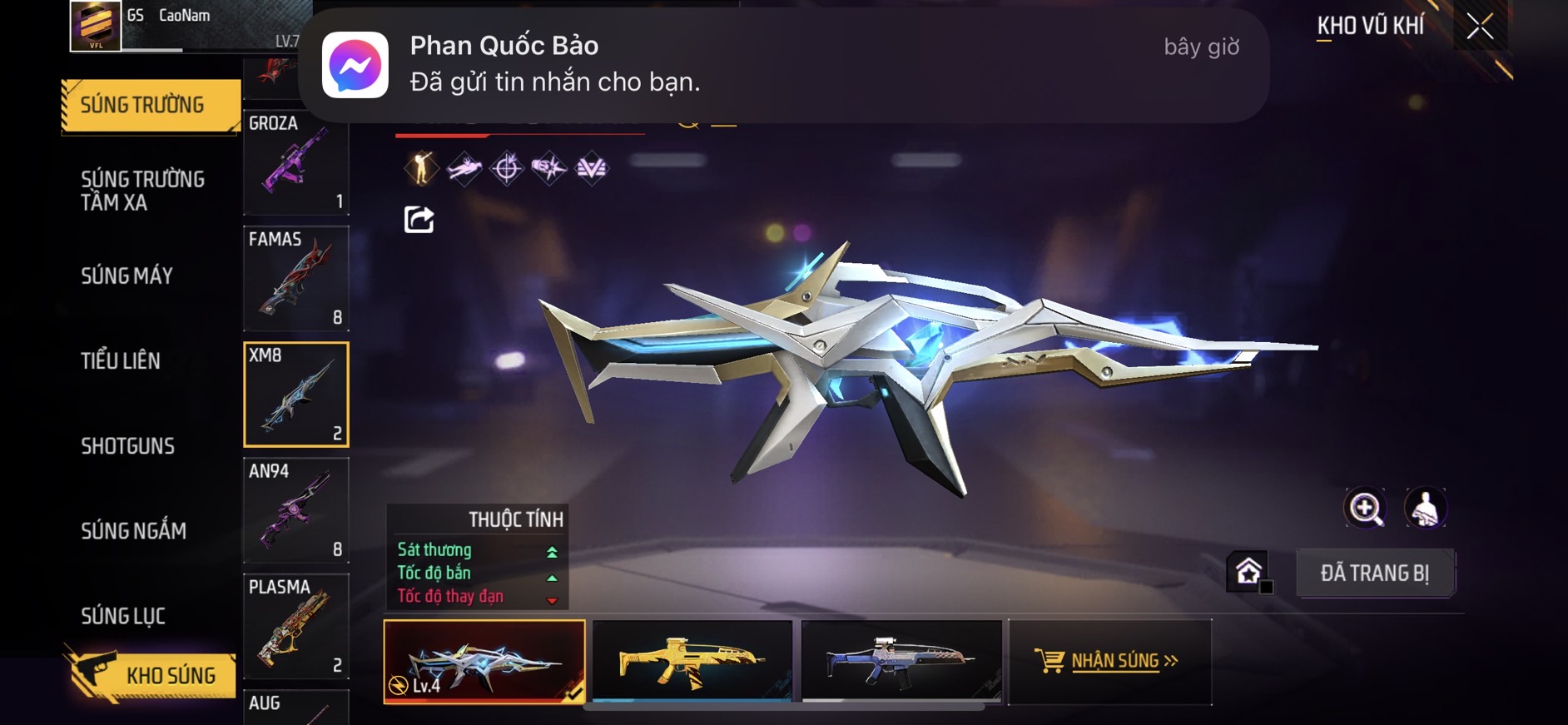Viewport: 1568px width, 725px height.
Task: Select the Tiểu Liên category
Action: pos(121,361)
